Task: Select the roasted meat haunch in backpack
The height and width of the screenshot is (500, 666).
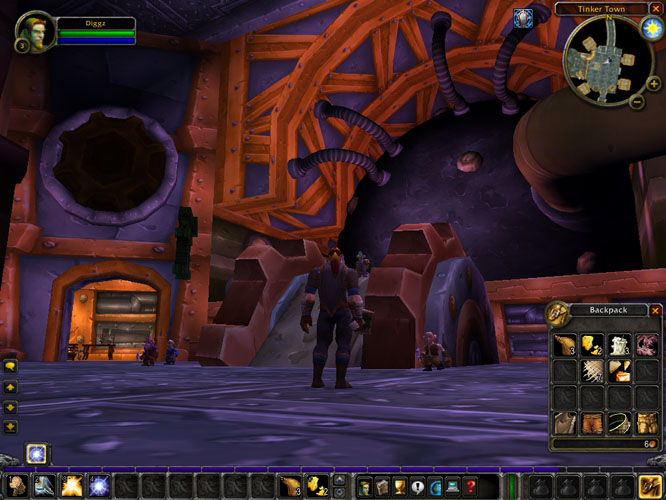Action: pyautogui.click(x=565, y=345)
